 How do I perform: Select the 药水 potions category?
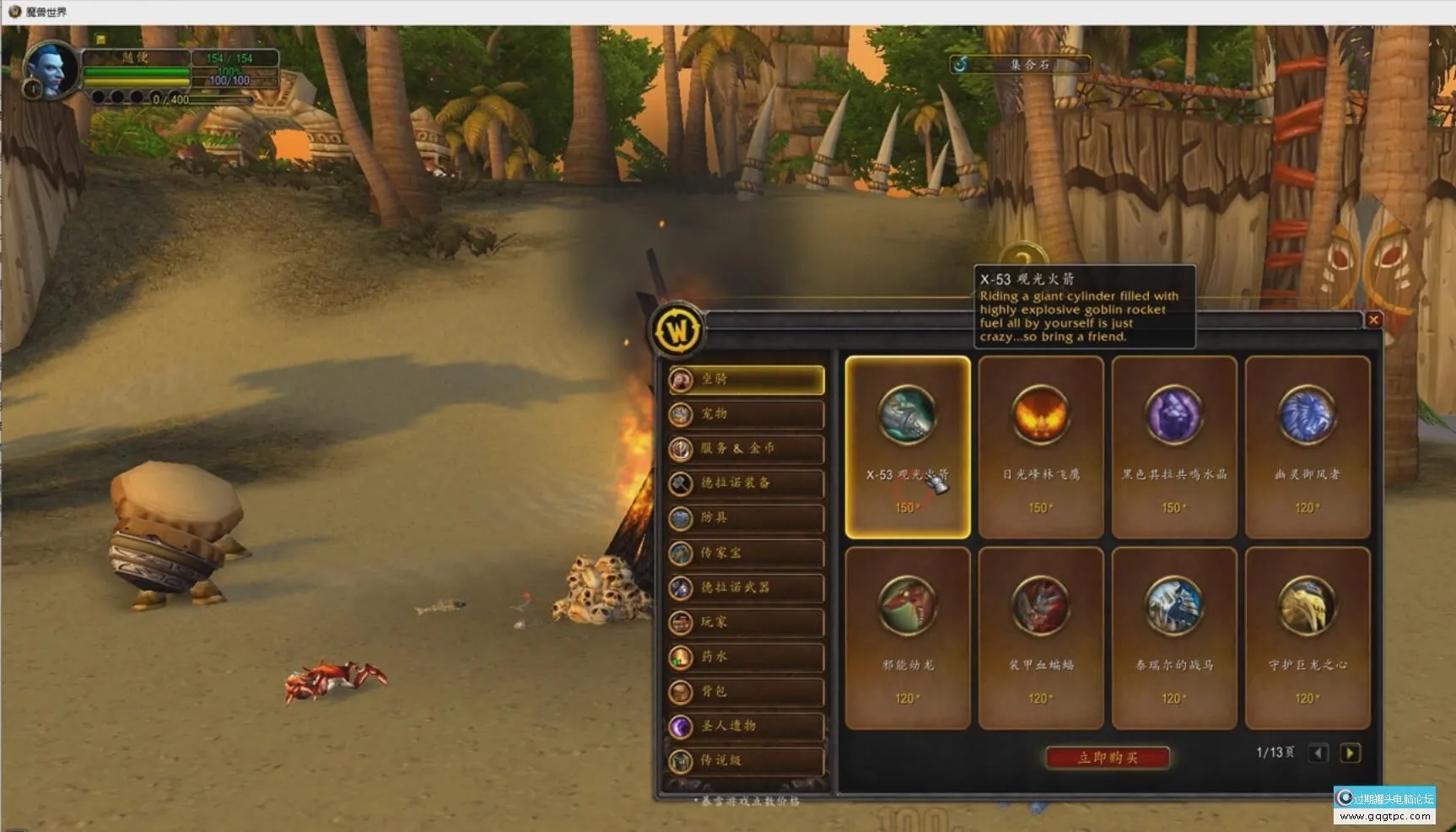click(746, 656)
